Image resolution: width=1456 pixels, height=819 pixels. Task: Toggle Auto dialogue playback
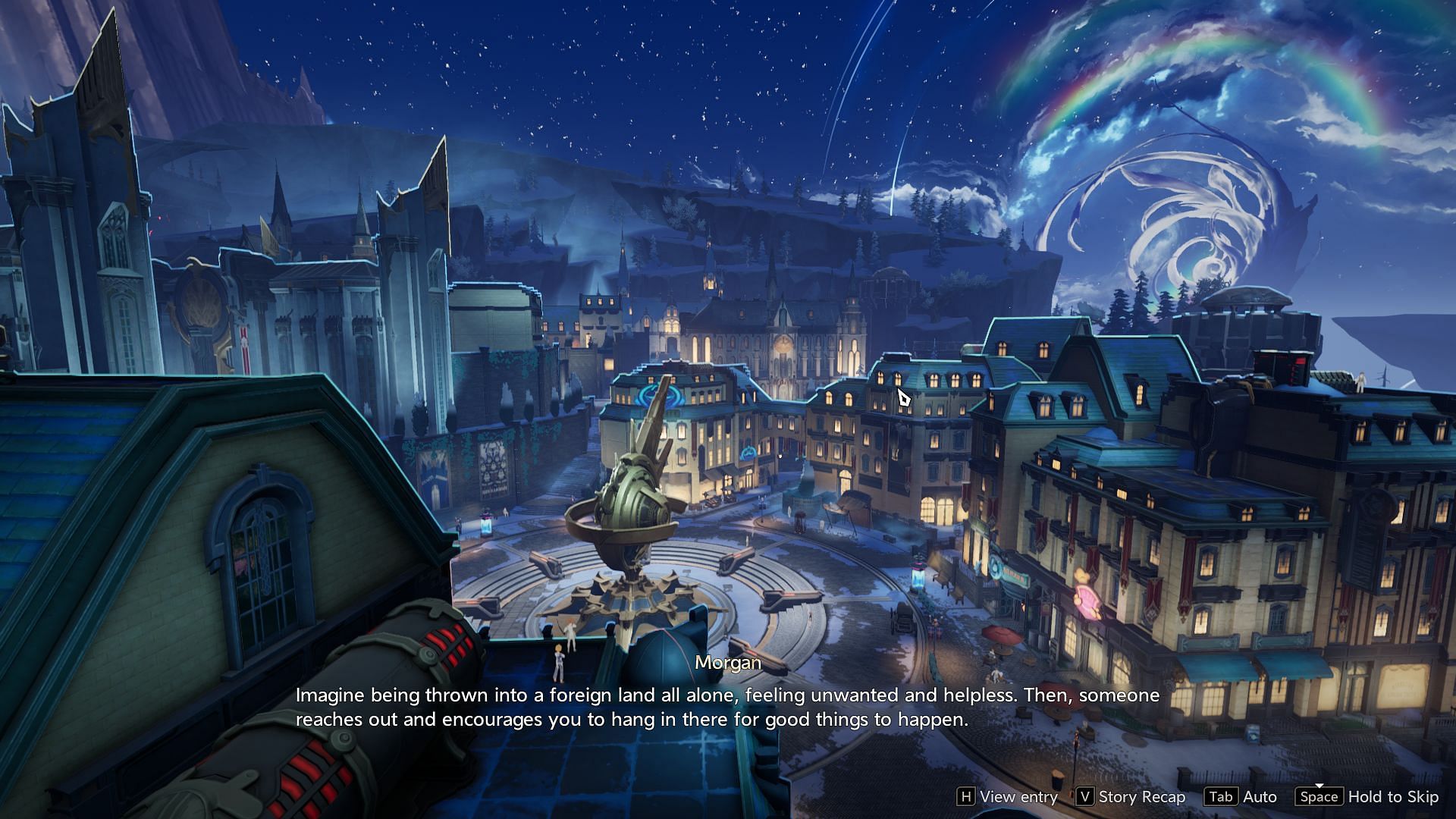click(x=1241, y=797)
